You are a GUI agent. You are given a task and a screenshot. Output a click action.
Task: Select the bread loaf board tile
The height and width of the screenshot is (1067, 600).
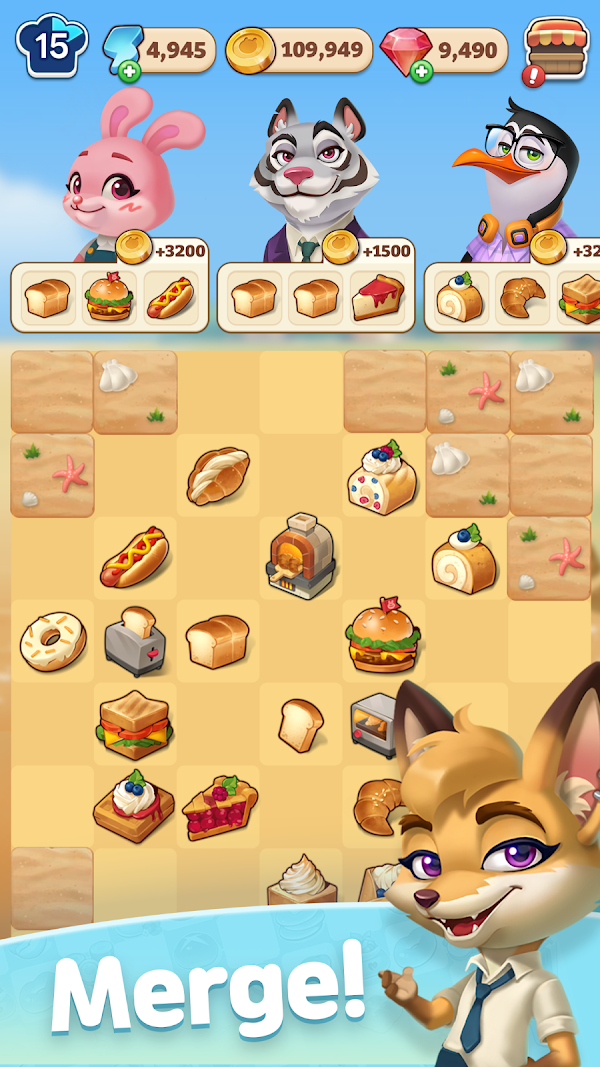point(217,641)
